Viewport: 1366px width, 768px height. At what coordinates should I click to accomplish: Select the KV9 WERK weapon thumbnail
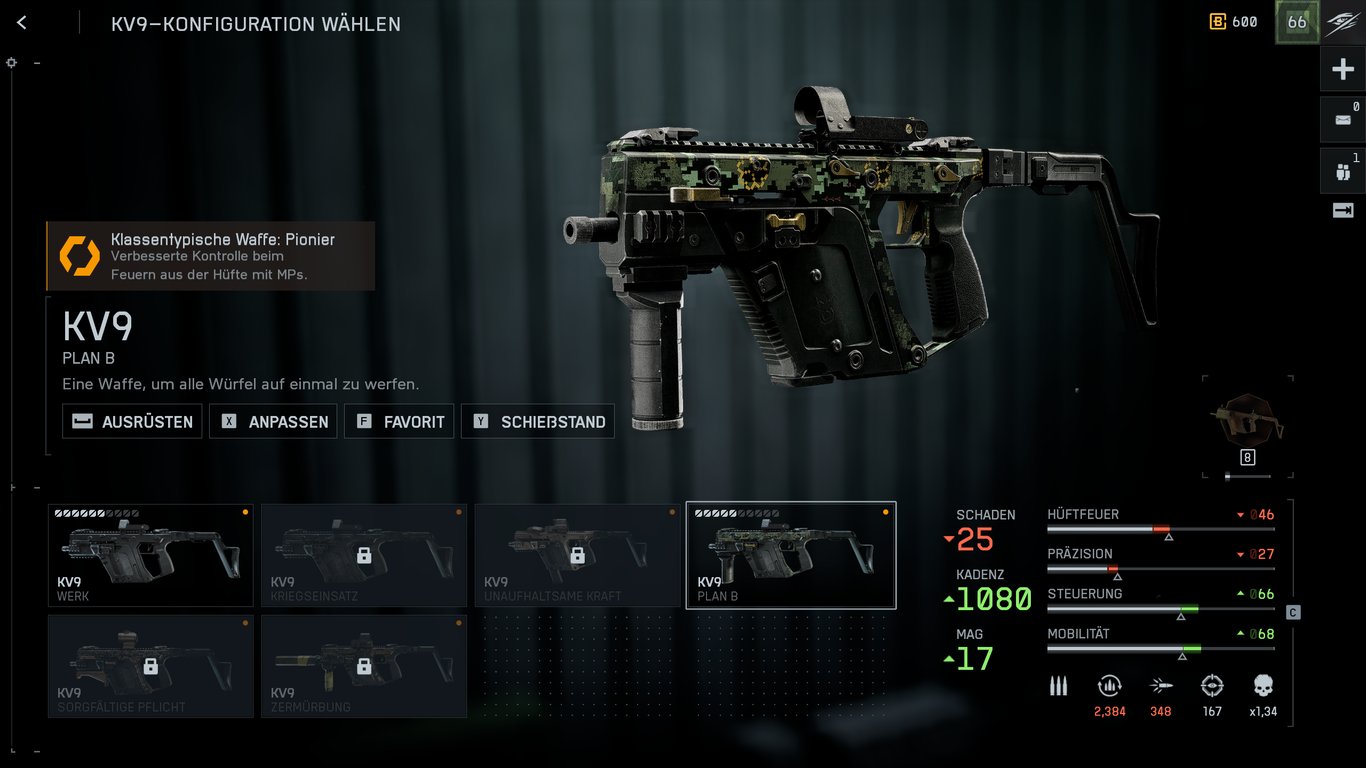tap(150, 555)
